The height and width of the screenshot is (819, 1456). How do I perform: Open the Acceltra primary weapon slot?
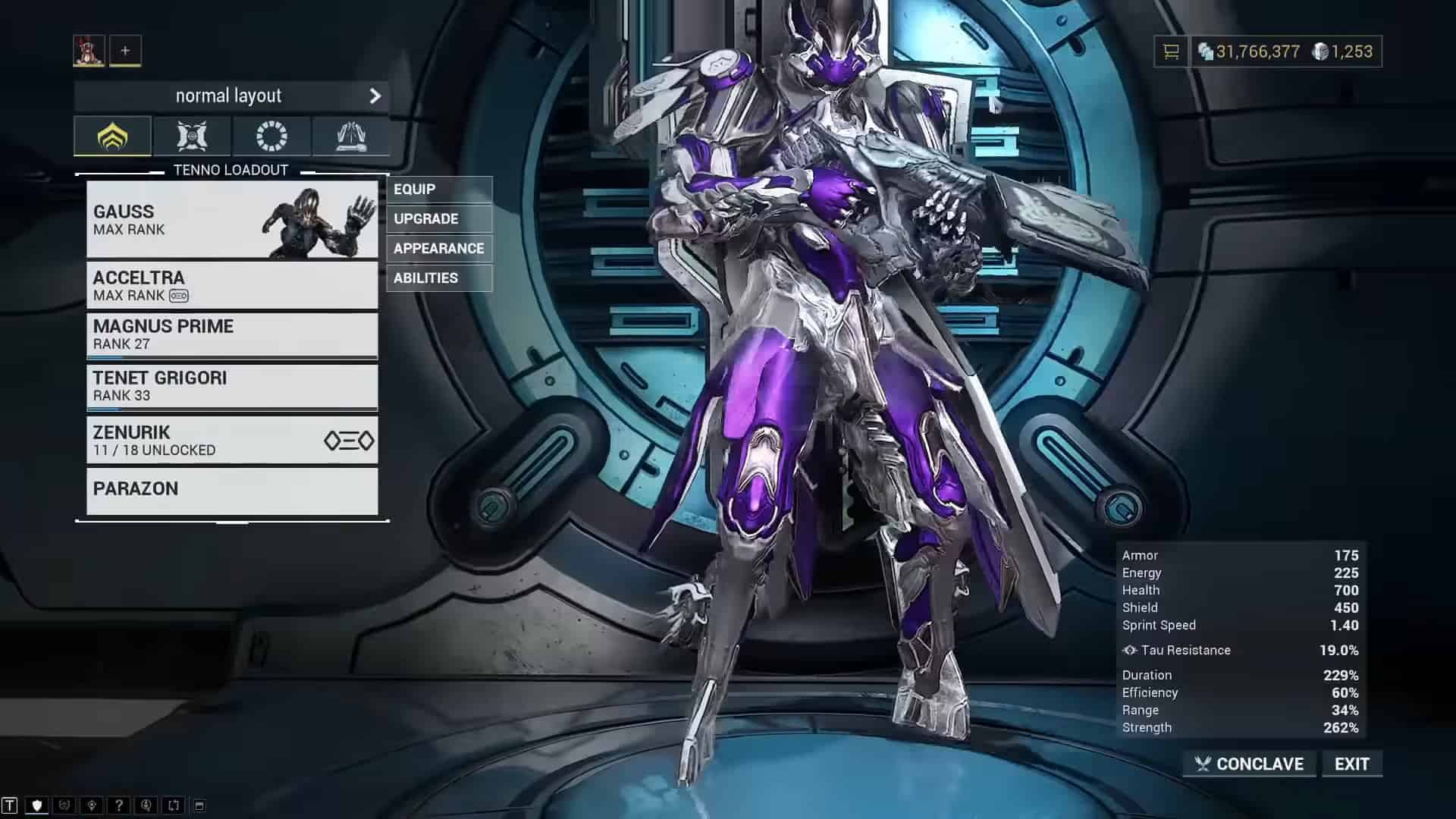[x=231, y=285]
